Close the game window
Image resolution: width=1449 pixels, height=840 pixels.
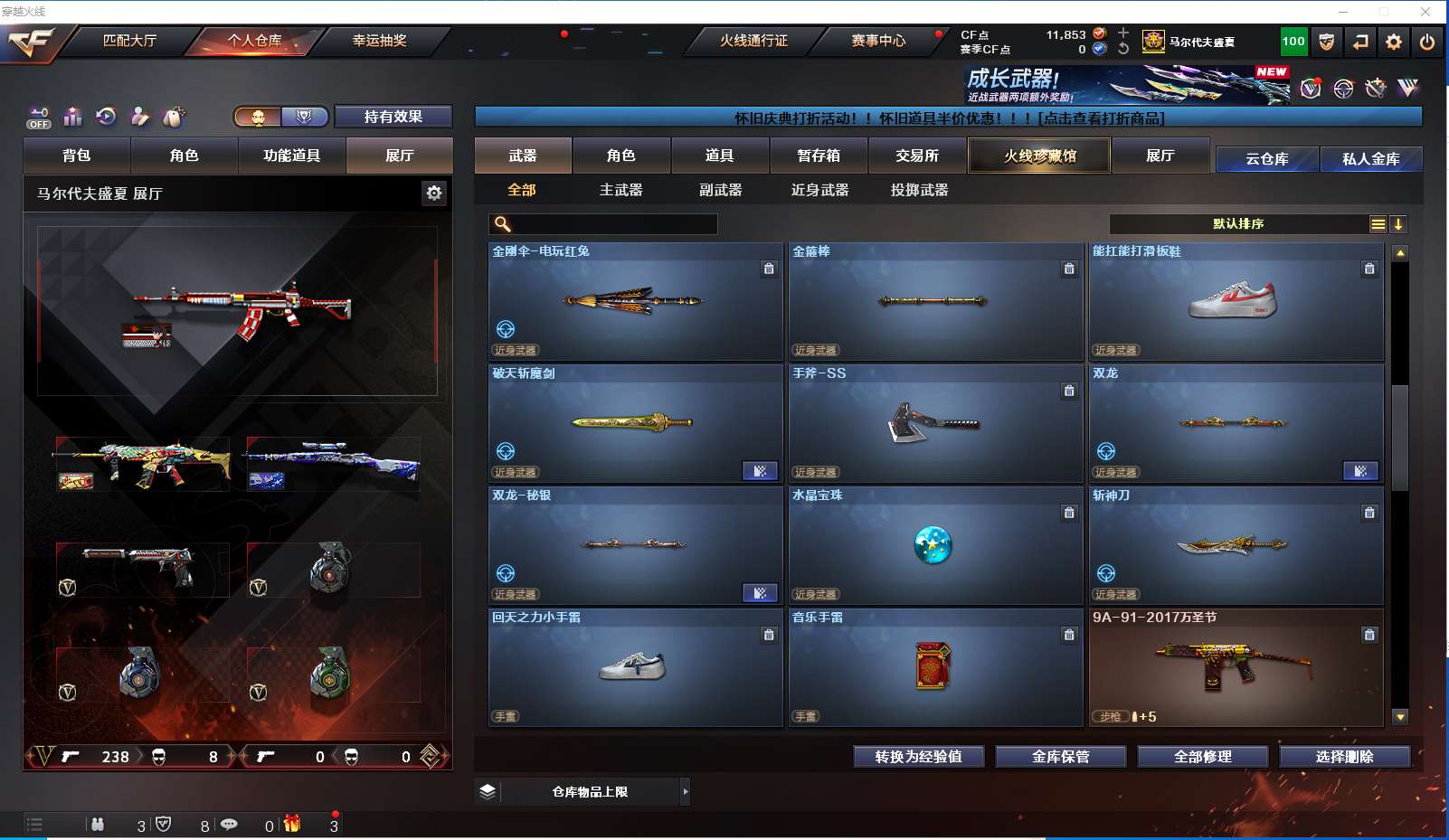(1425, 12)
